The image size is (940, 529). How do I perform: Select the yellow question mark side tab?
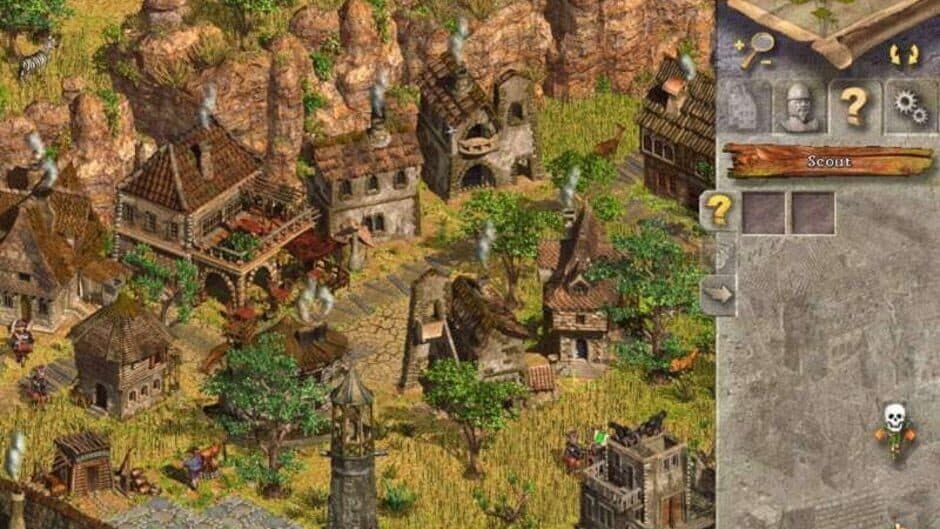(x=717, y=211)
